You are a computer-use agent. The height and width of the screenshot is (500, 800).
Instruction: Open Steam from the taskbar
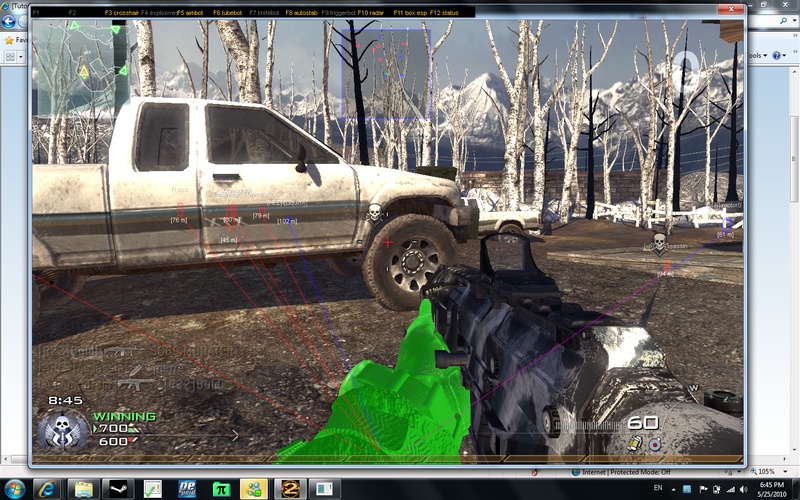click(120, 489)
